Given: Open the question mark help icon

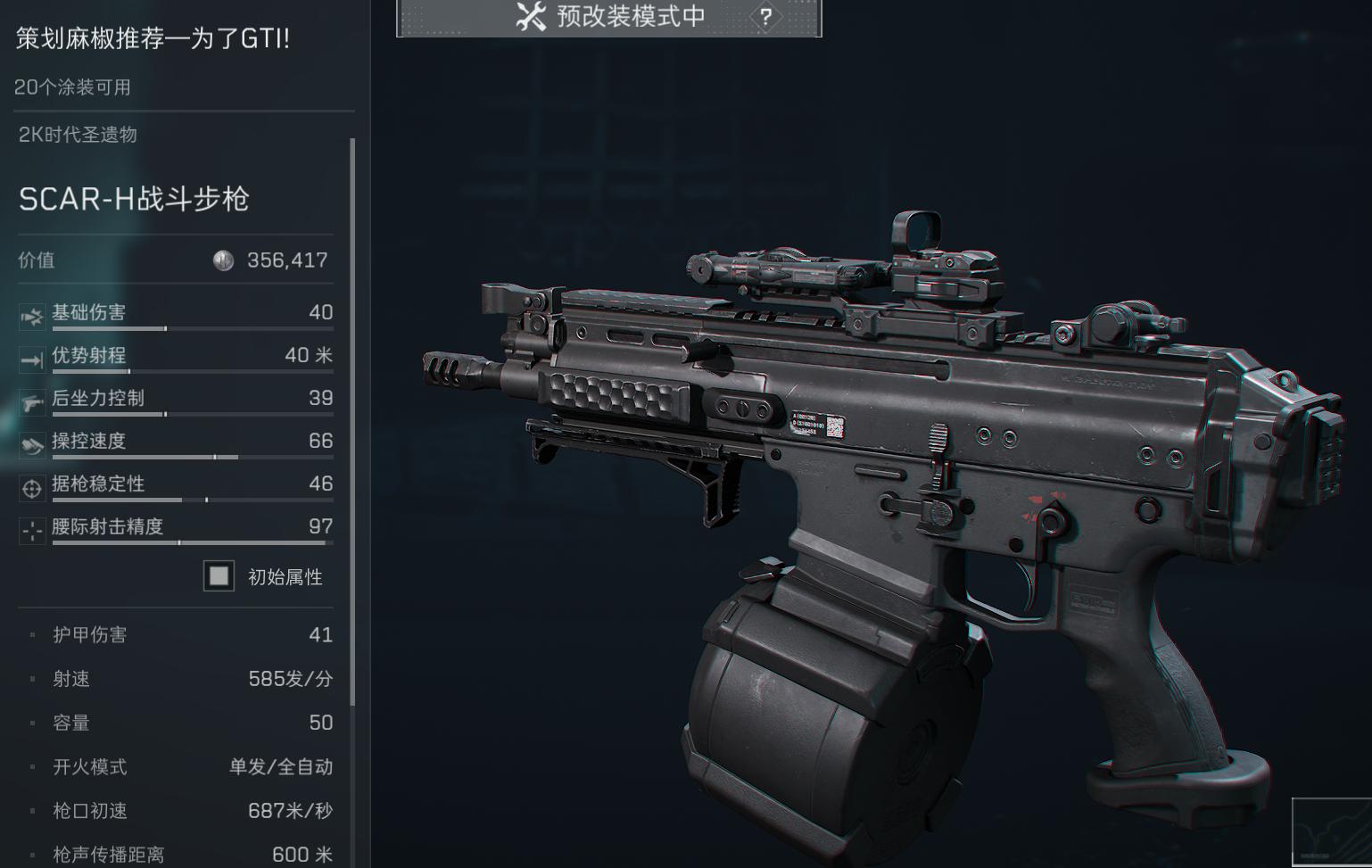Looking at the screenshot, I should (x=765, y=14).
